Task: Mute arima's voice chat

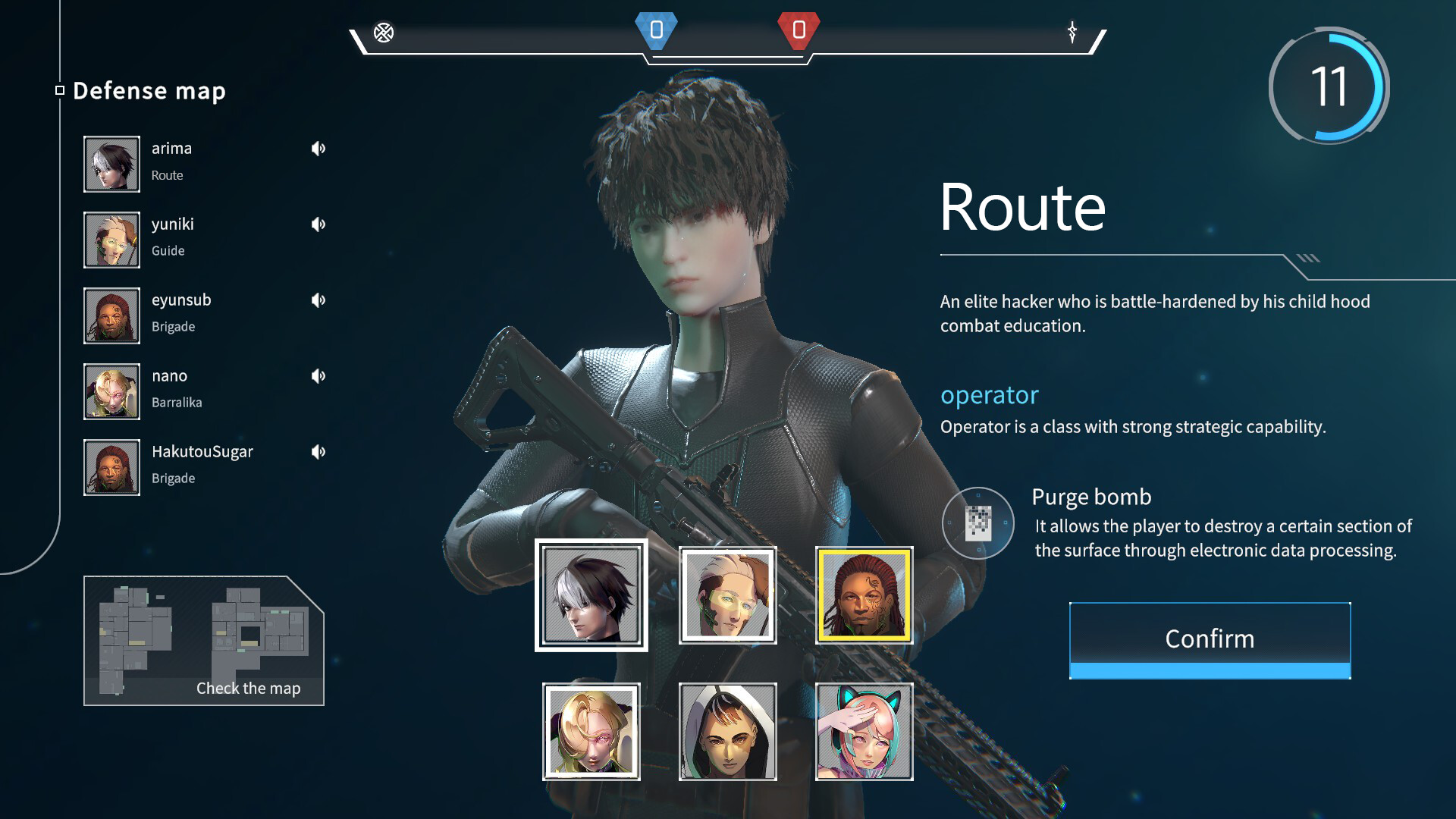Action: [x=318, y=149]
